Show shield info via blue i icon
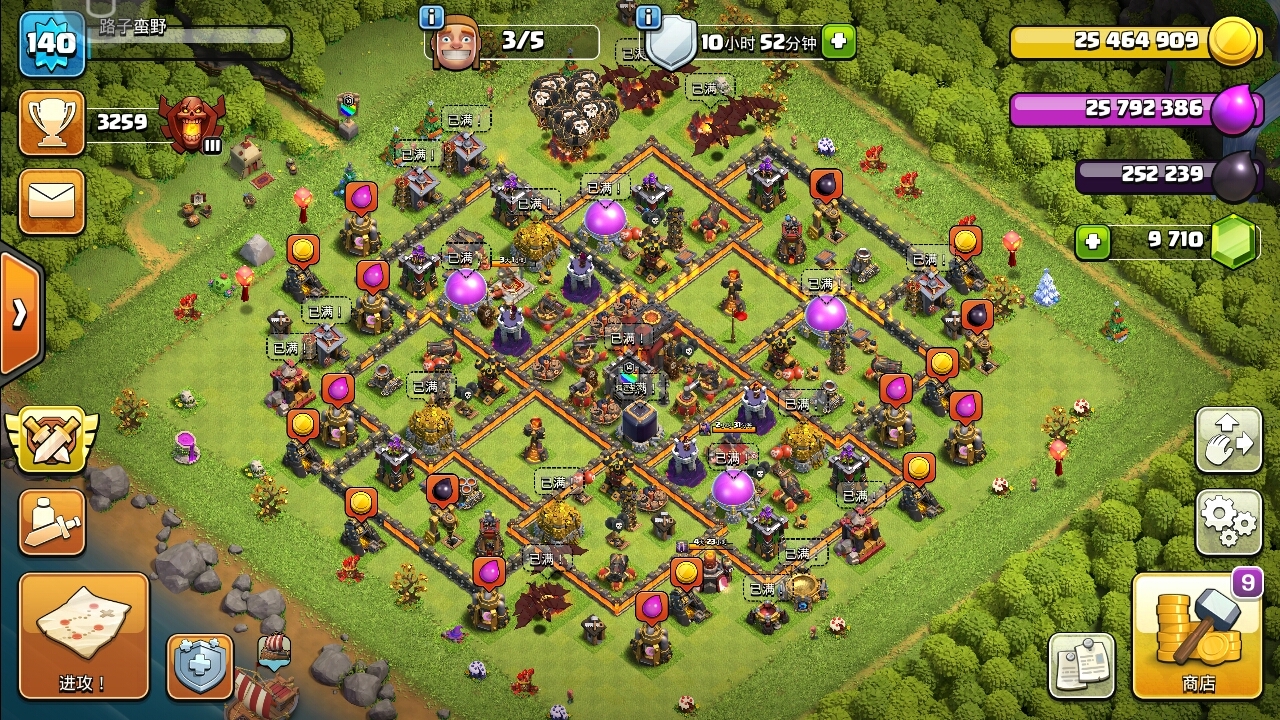The height and width of the screenshot is (720, 1280). point(648,17)
